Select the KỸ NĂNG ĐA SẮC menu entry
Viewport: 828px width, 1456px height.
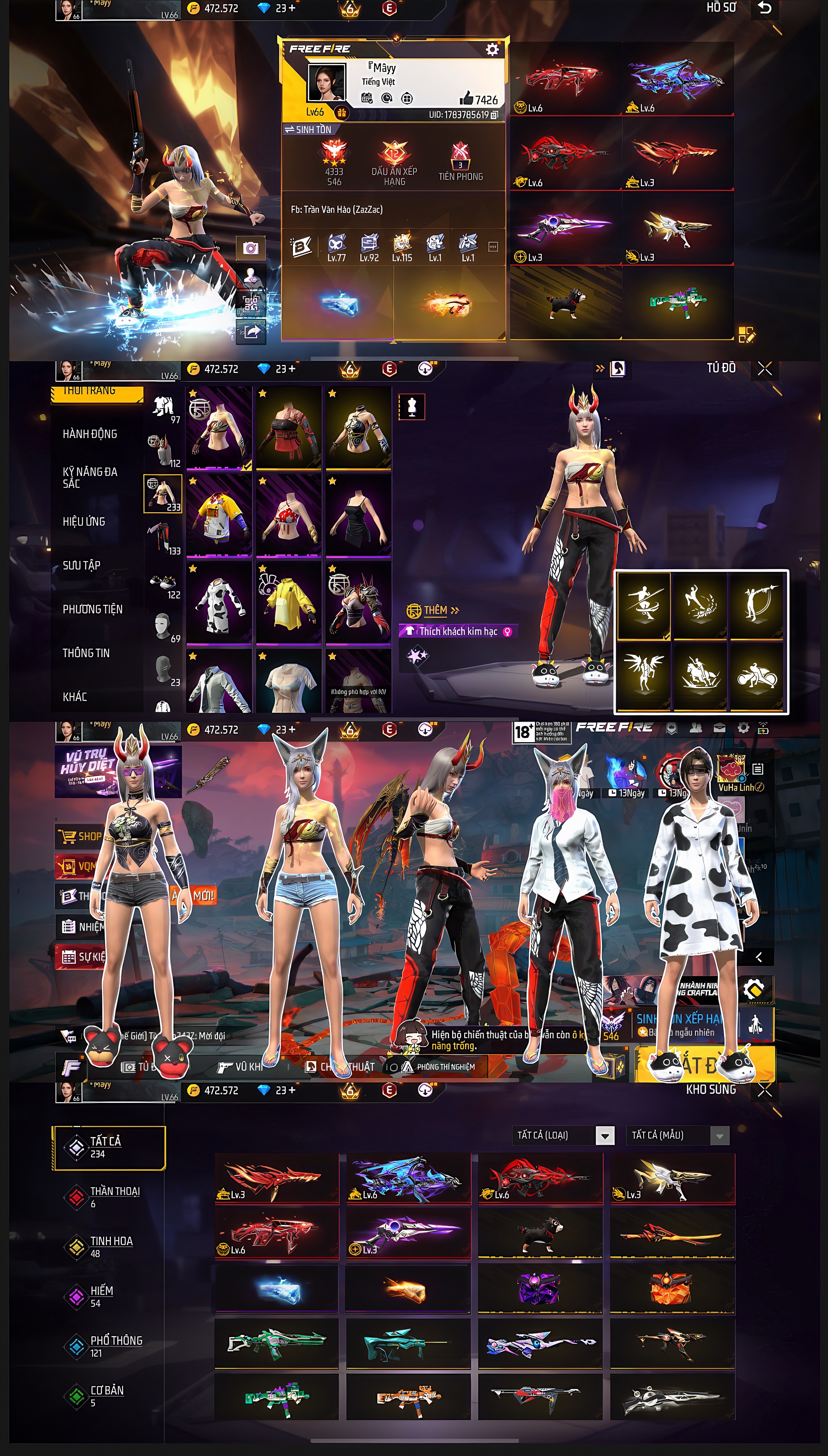coord(90,478)
